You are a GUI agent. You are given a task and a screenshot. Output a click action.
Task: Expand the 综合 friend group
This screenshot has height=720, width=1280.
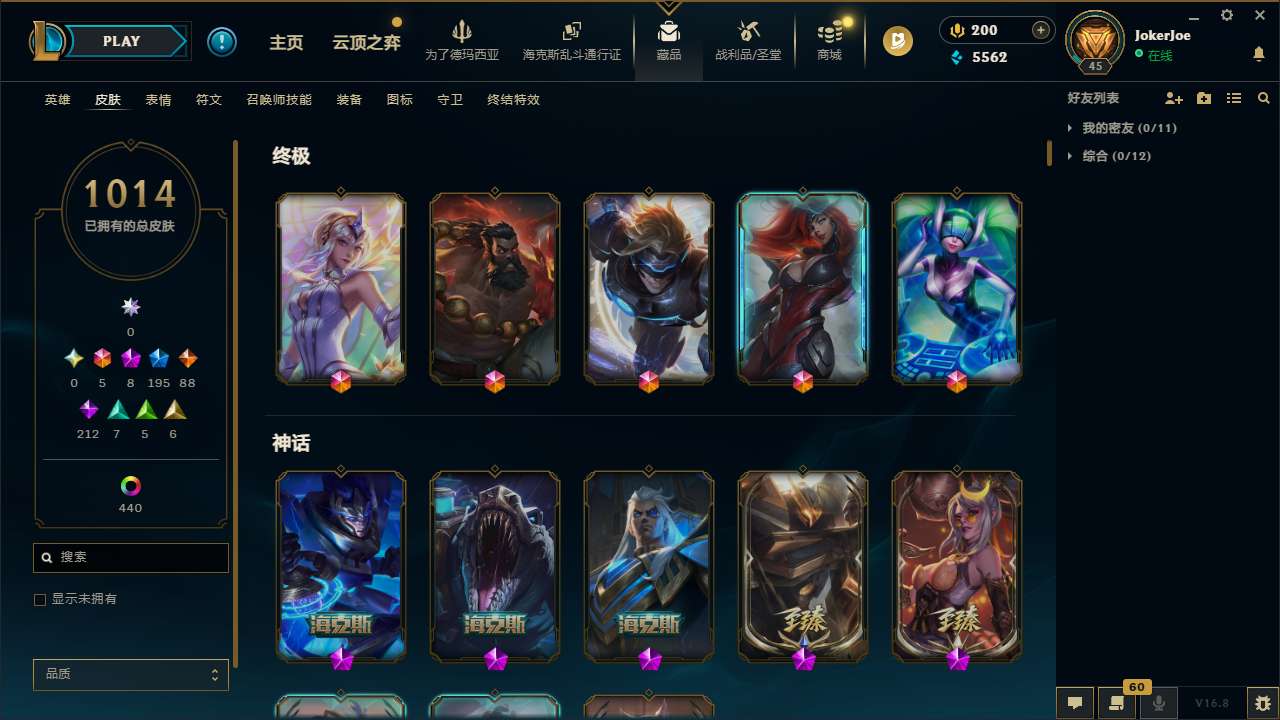1105,156
